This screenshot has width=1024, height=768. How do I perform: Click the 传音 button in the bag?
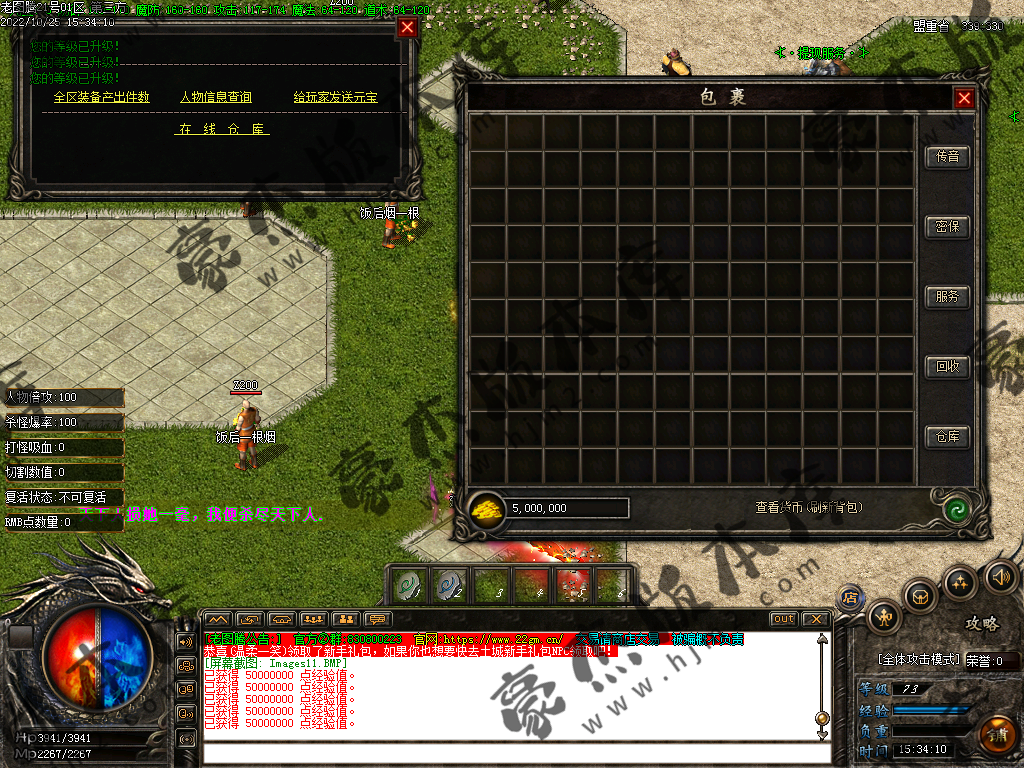click(x=947, y=157)
